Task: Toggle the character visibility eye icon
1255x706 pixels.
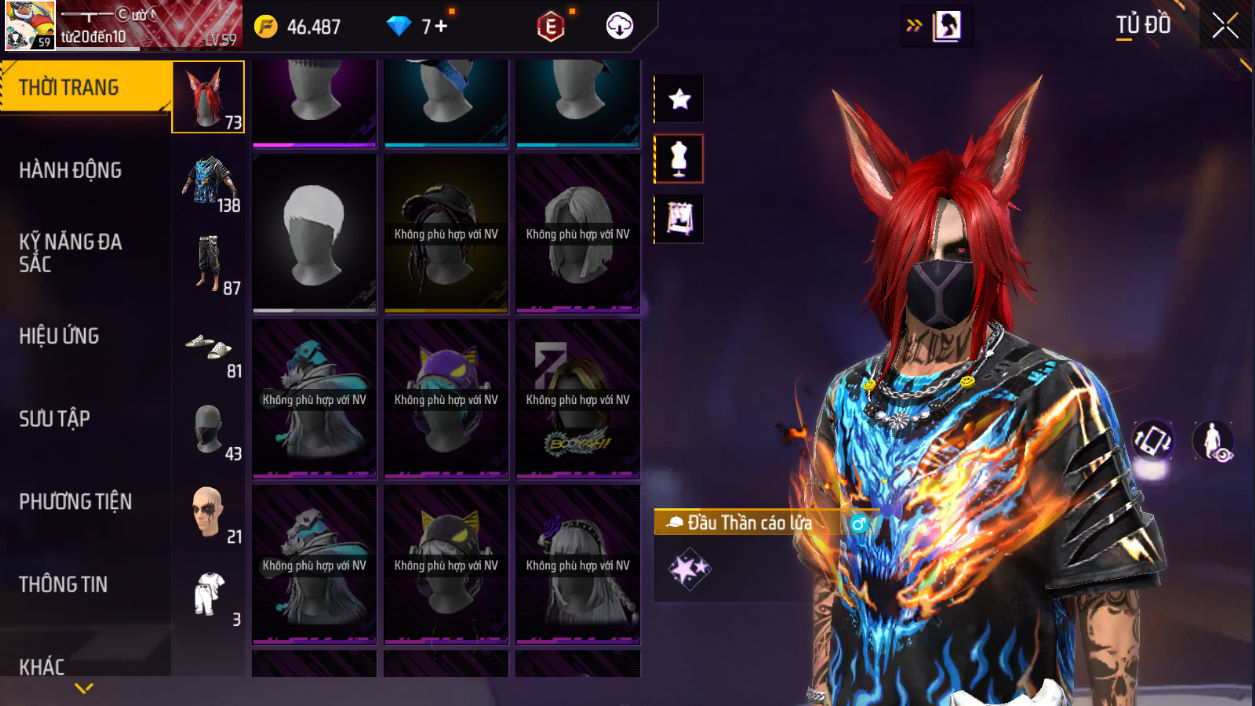Action: 1213,441
